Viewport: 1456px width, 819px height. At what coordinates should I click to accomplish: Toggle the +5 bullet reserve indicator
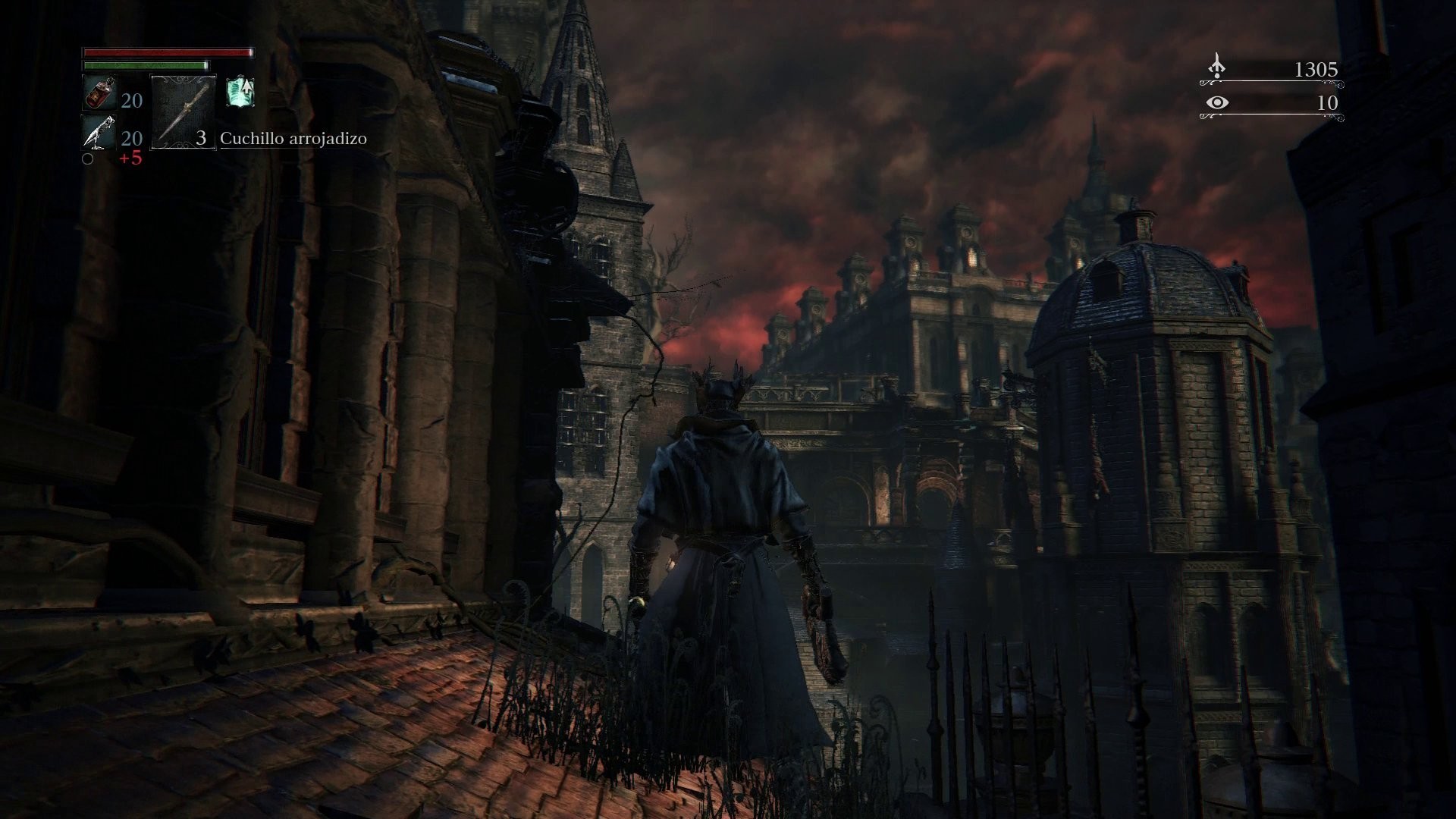(130, 158)
